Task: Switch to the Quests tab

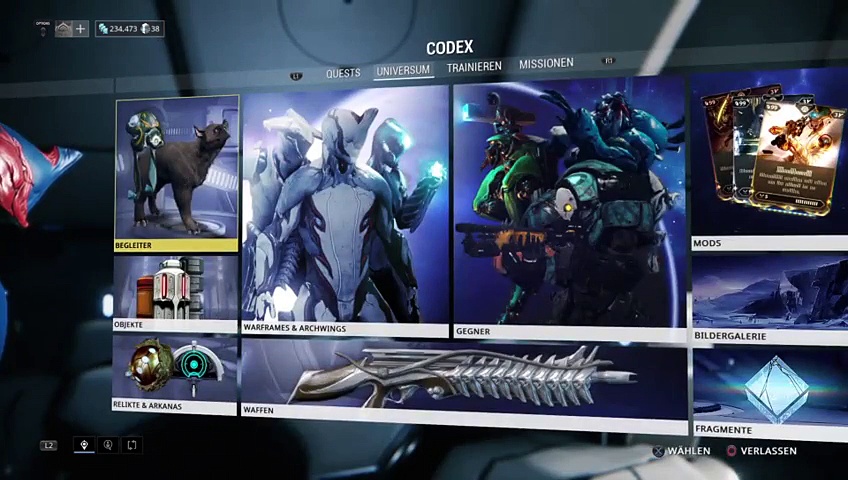Action: click(343, 73)
